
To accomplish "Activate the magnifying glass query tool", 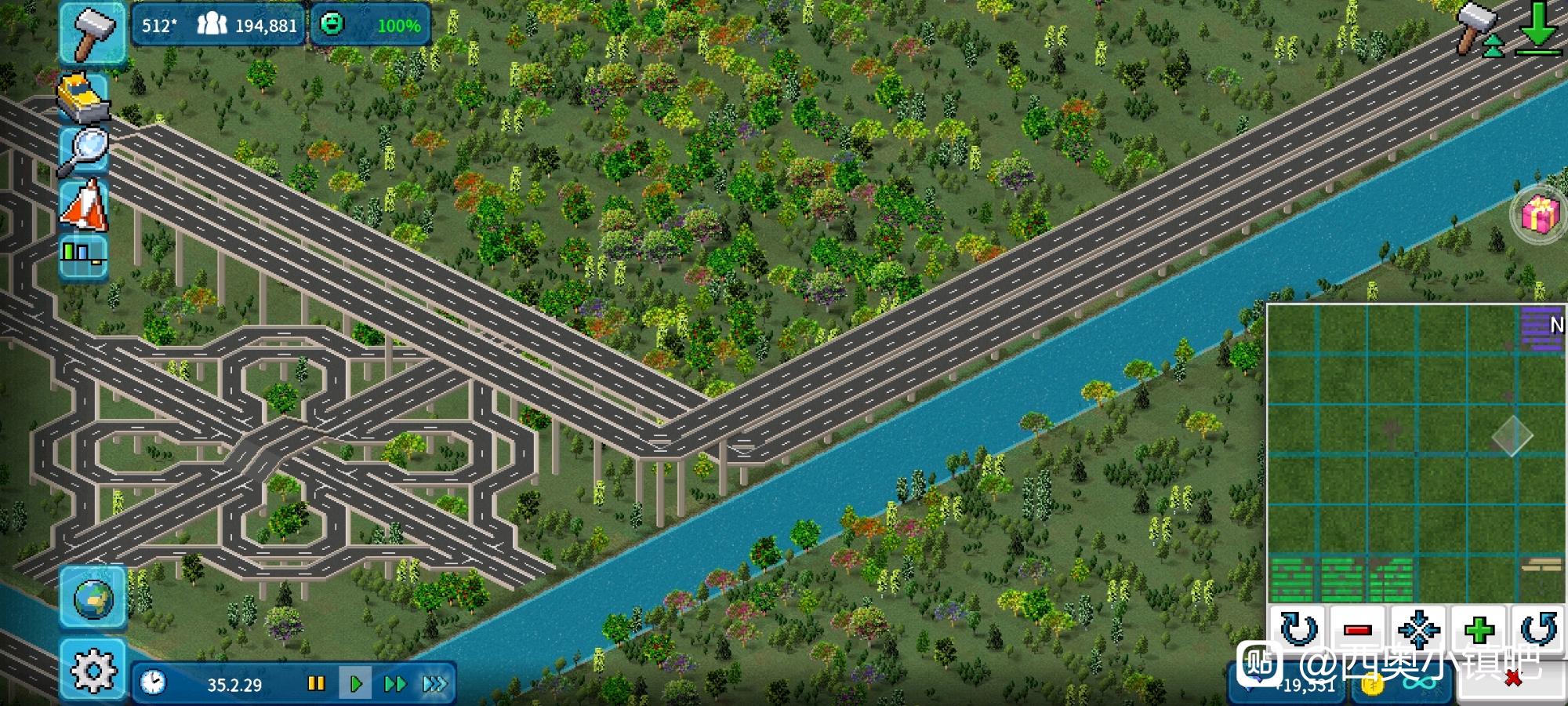I will 84,150.
